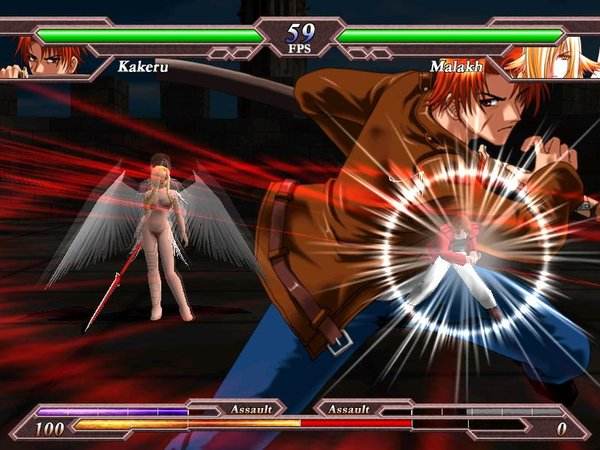Click Kakeru's character portrait
Image resolution: width=600 pixels, height=450 pixels.
click(x=42, y=58)
